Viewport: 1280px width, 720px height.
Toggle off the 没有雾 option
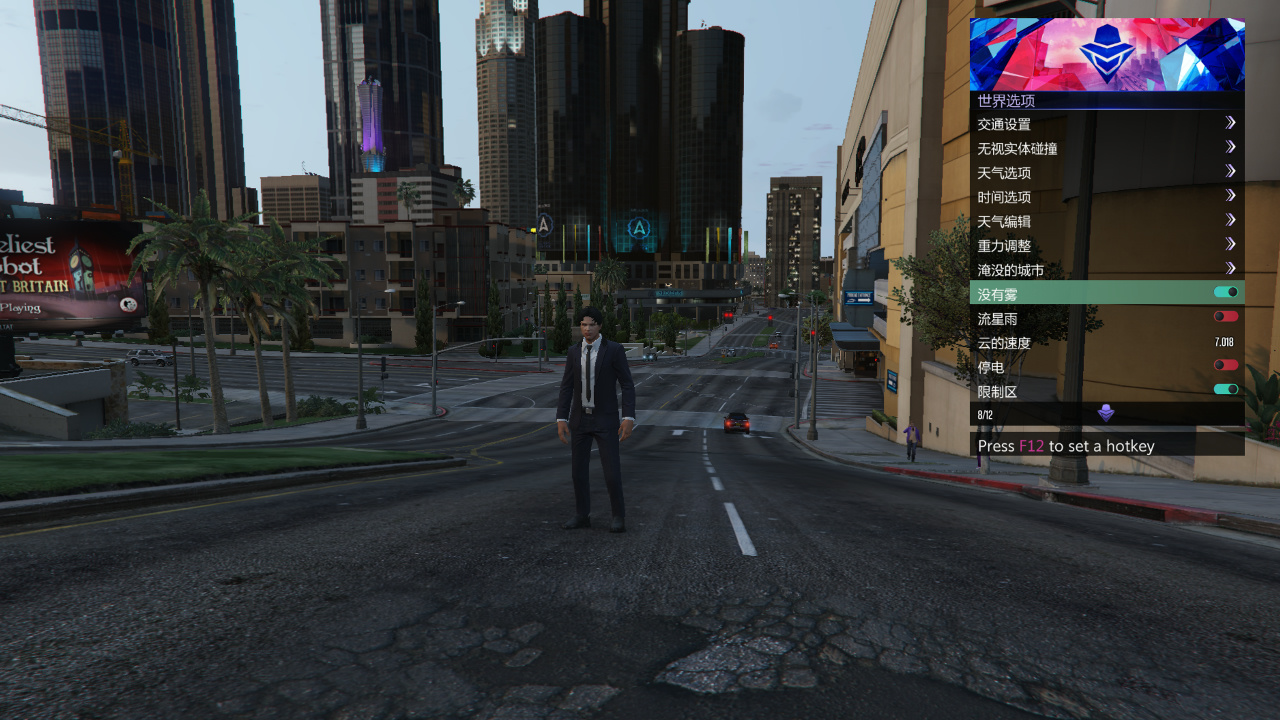point(1225,293)
